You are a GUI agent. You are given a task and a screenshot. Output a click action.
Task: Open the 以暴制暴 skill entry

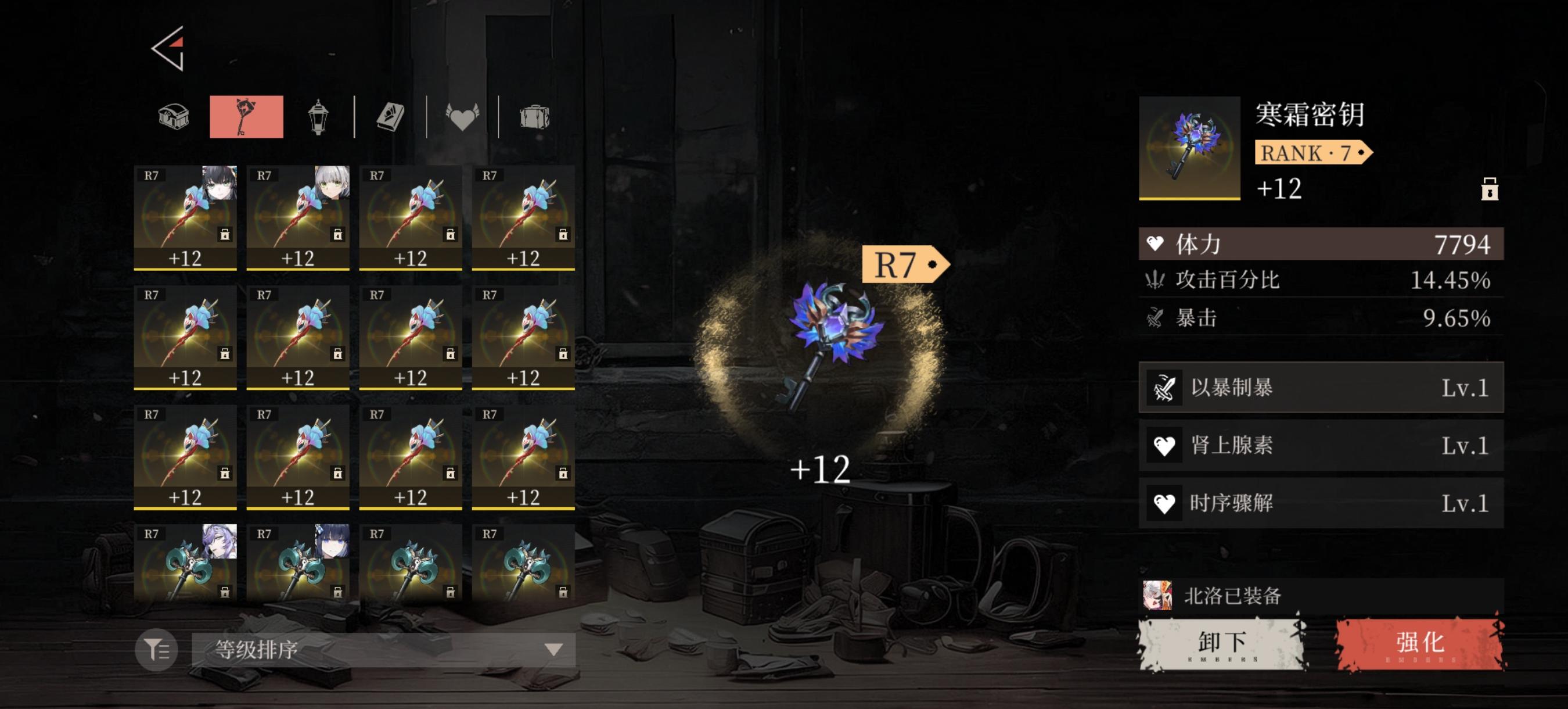[1319, 387]
